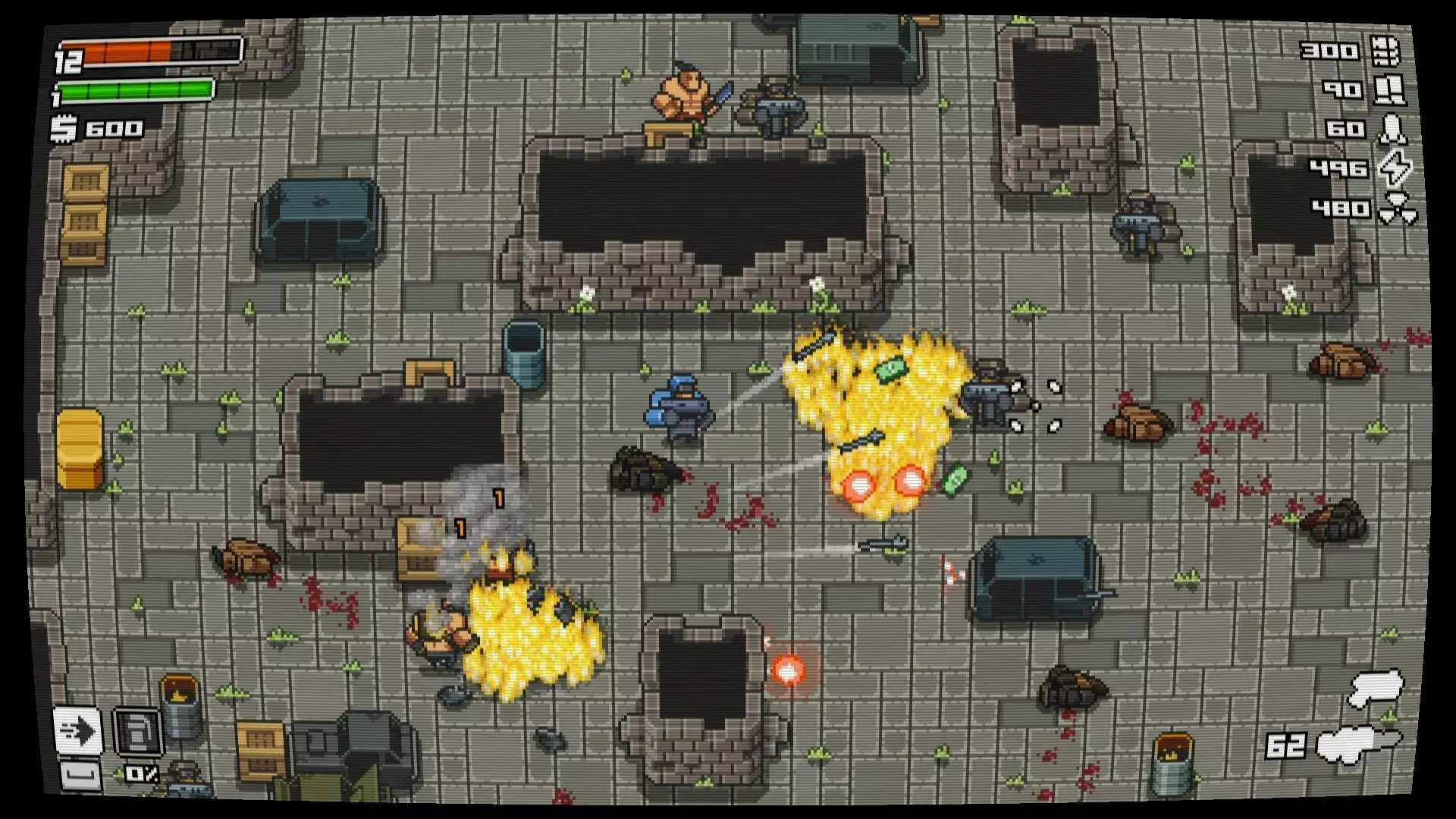Select the lightning bolt energy ammo icon
This screenshot has height=819, width=1456.
1394,168
